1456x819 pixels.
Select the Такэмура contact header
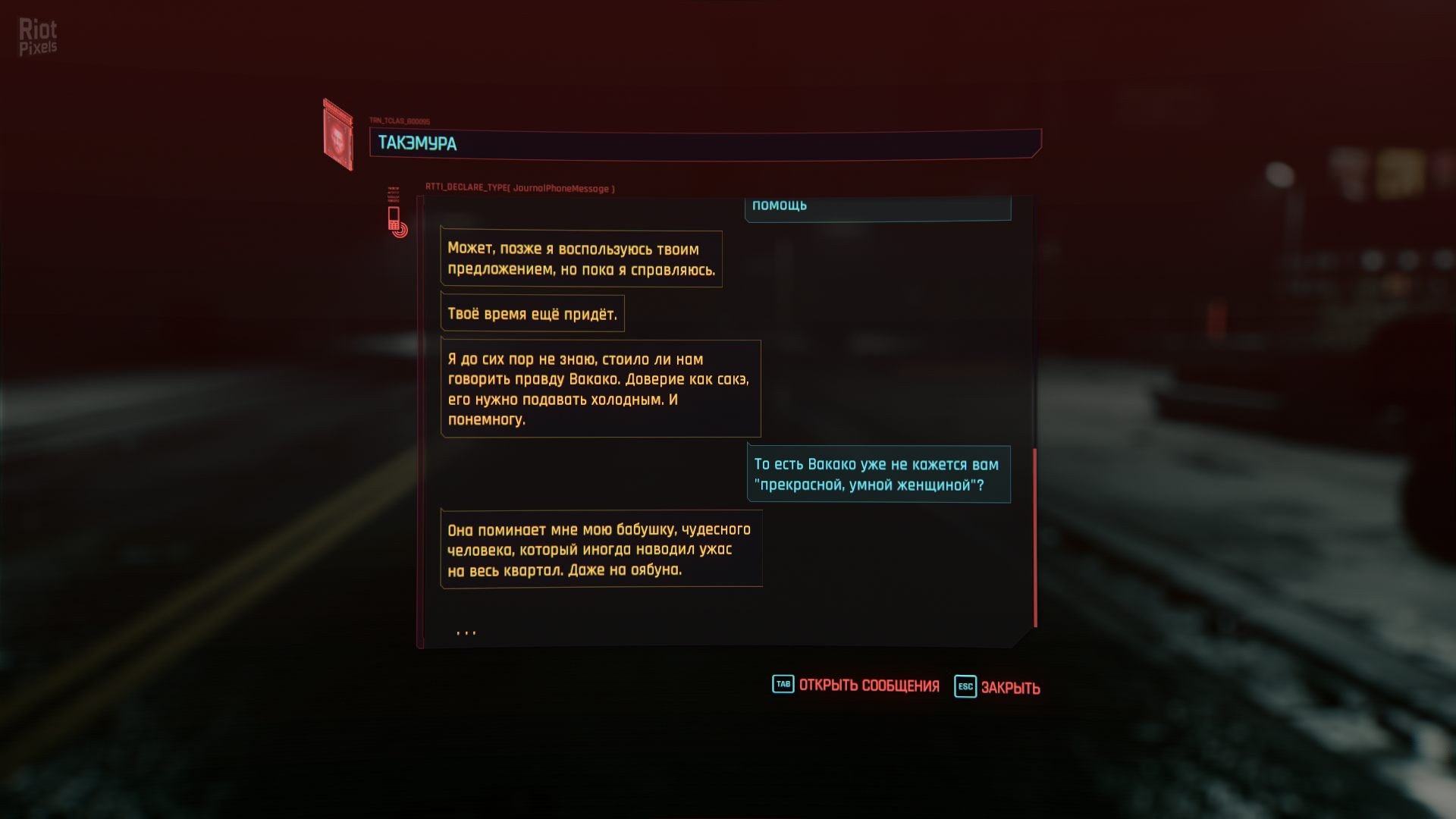coord(704,143)
